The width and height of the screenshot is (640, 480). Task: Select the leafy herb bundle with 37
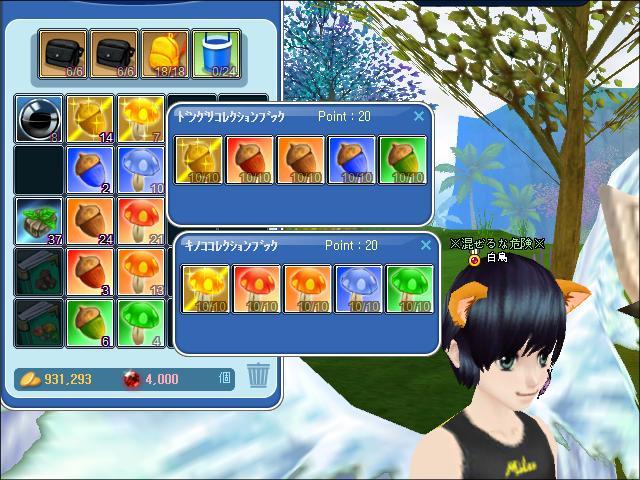tap(39, 221)
